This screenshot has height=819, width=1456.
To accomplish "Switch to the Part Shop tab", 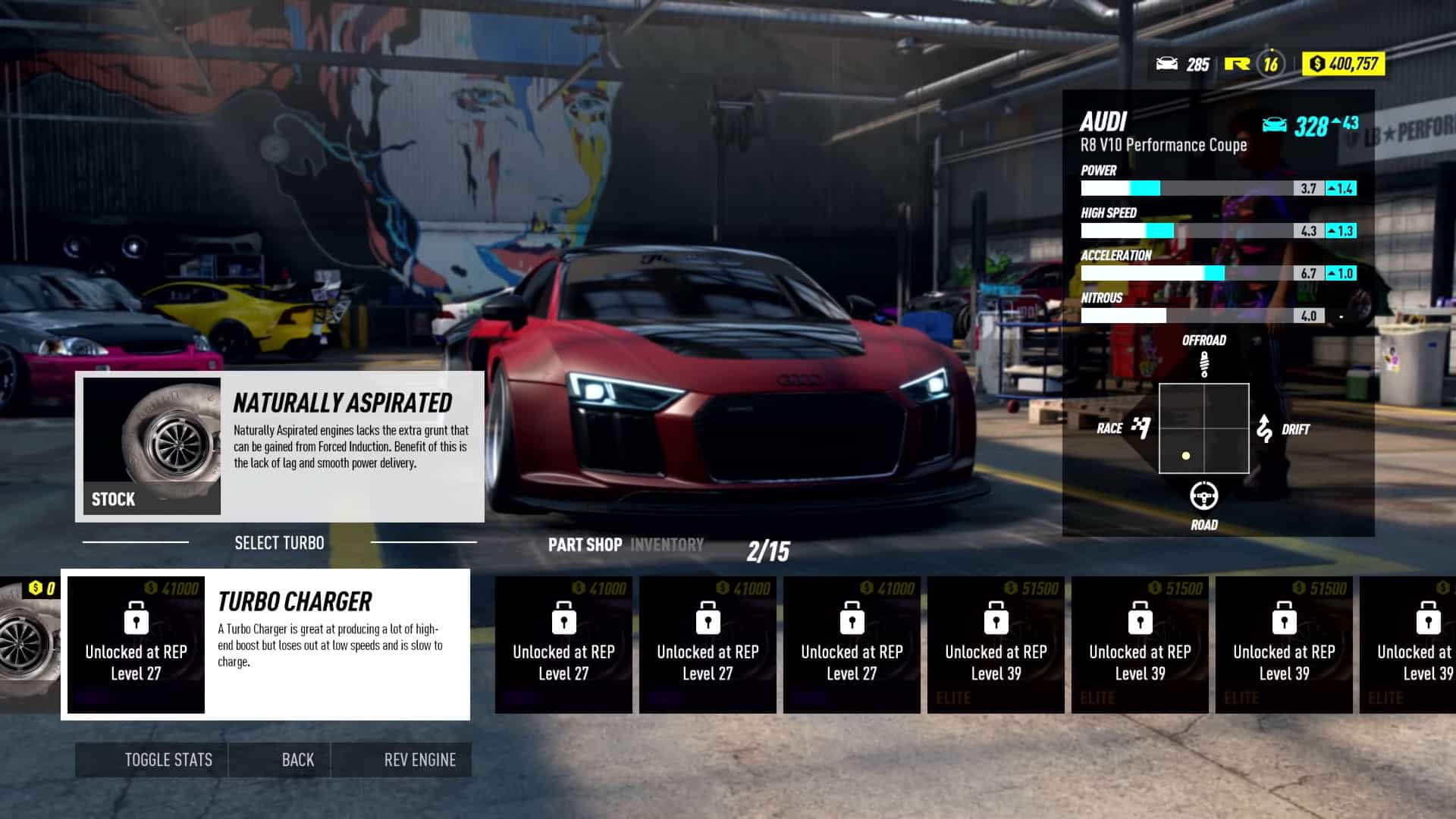I will [585, 544].
